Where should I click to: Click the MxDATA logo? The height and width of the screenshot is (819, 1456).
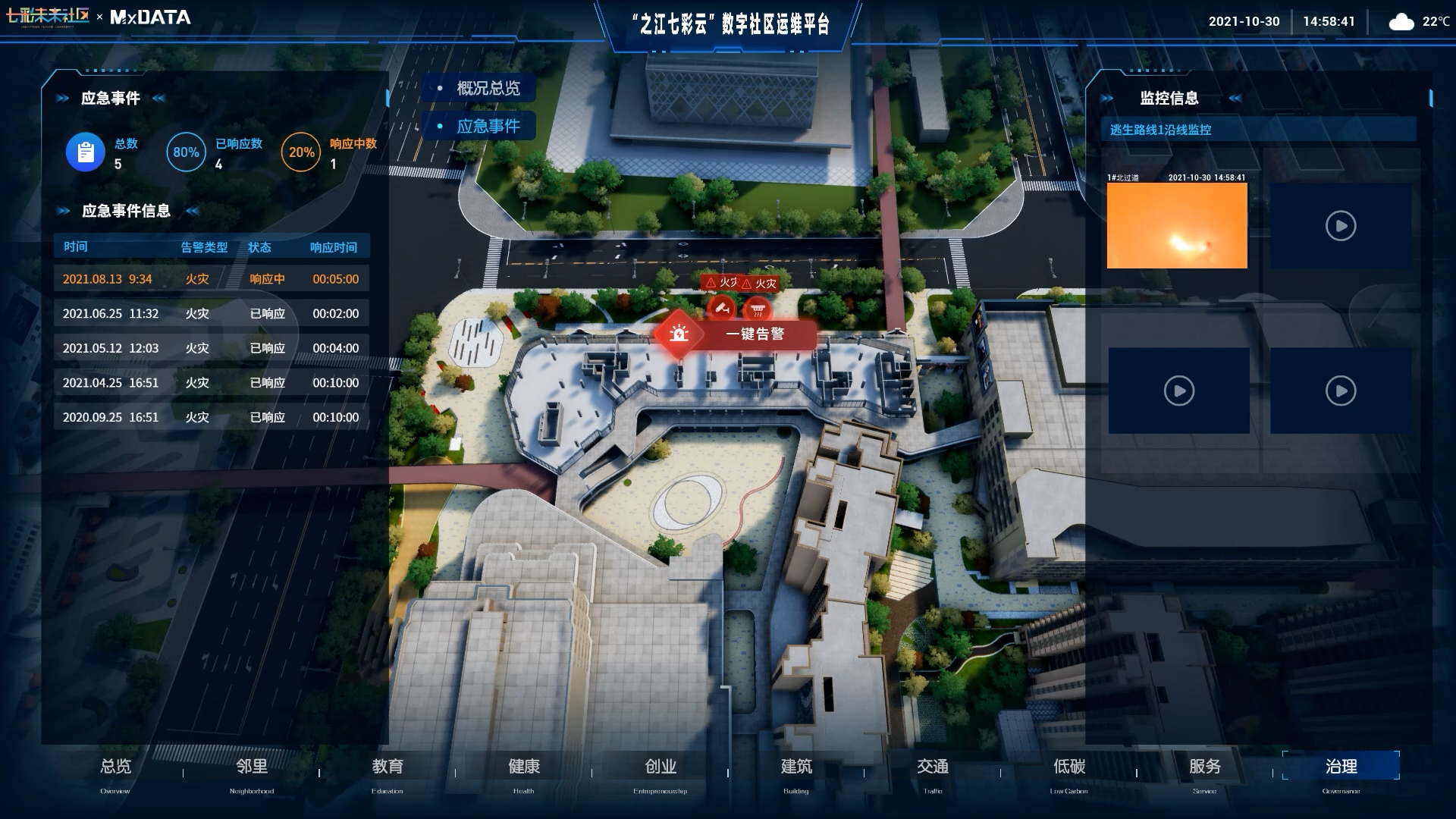[148, 17]
